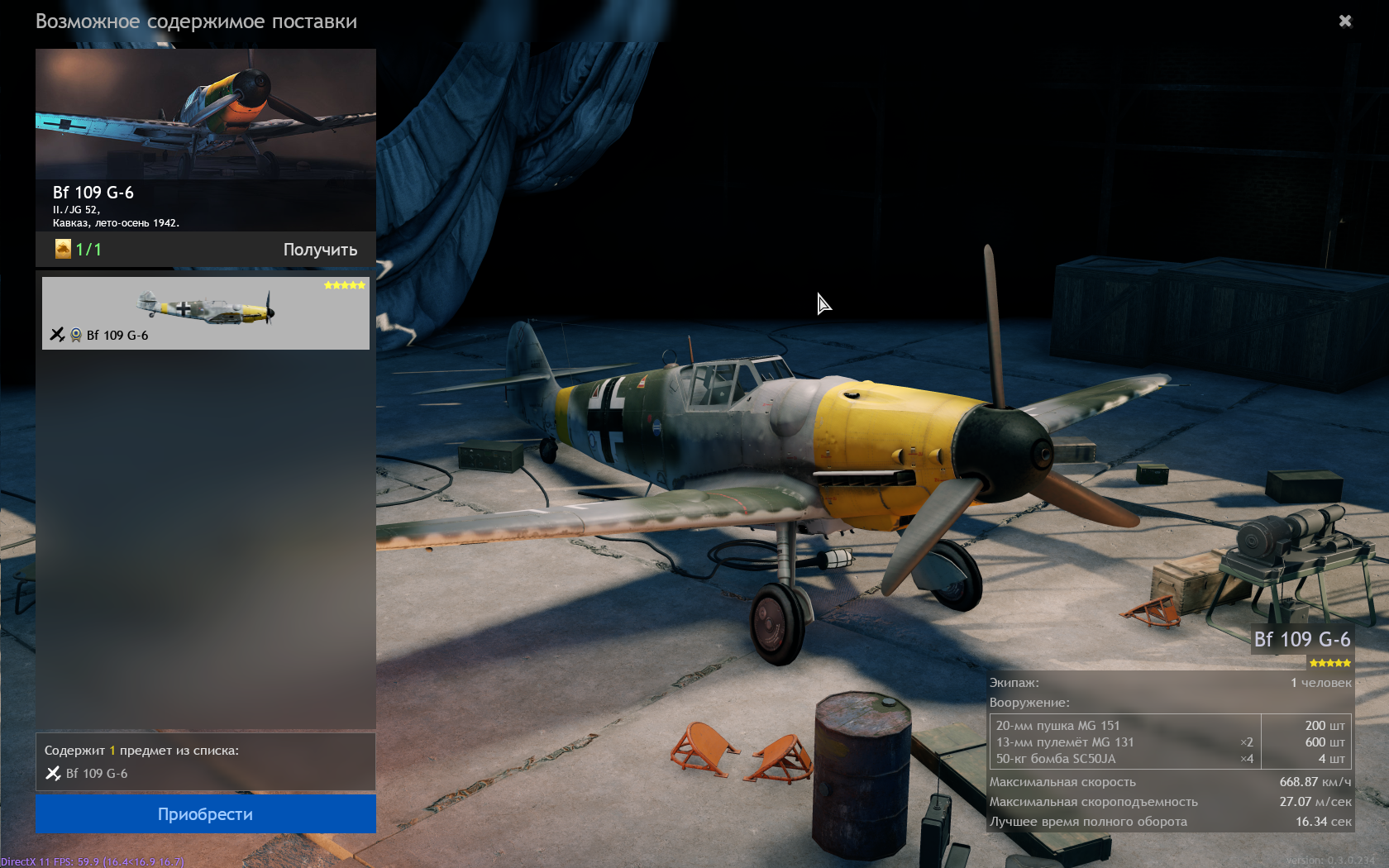Select the Bf 109 G-6 aircraft card

[x=205, y=313]
